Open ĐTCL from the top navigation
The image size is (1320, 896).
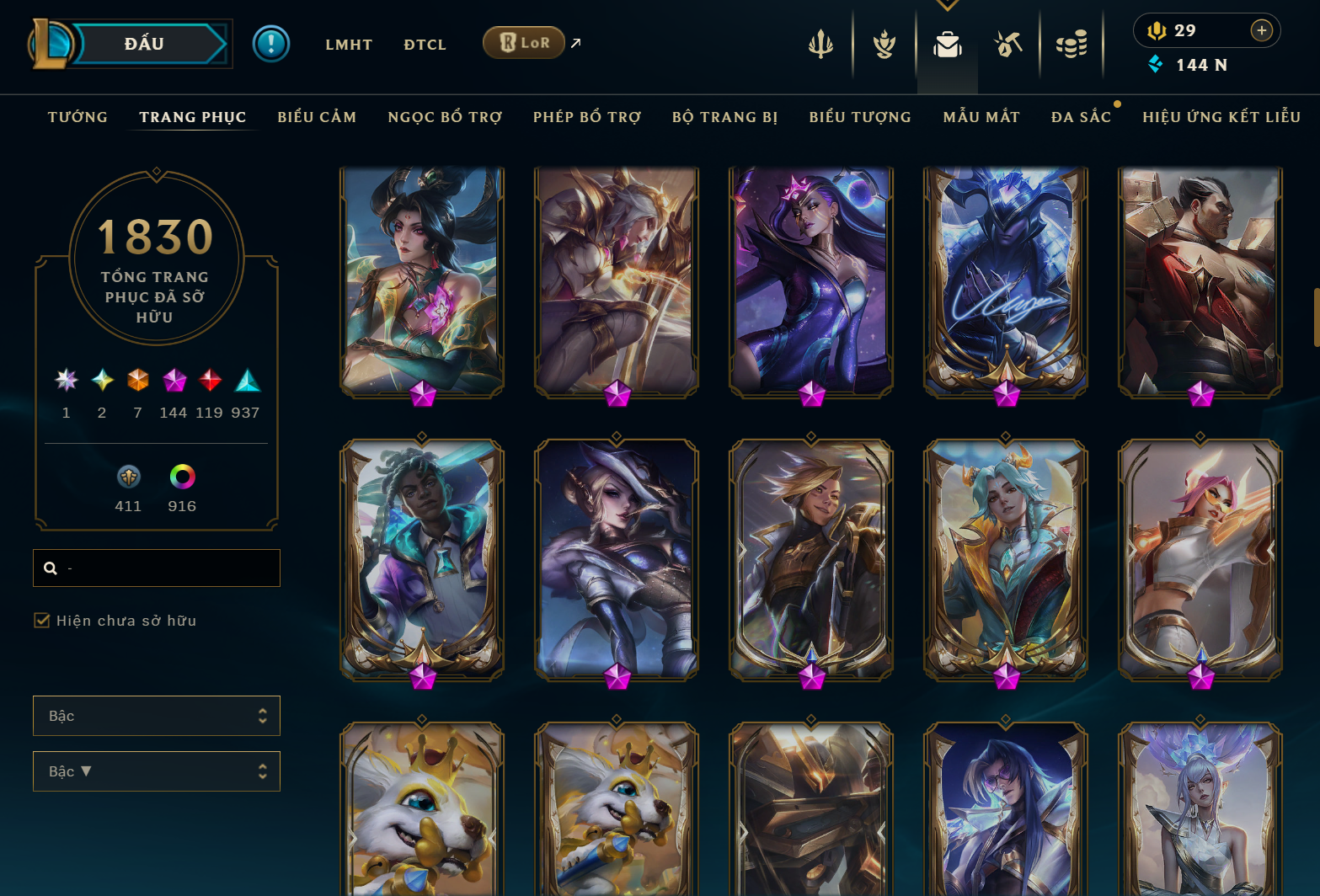click(425, 45)
